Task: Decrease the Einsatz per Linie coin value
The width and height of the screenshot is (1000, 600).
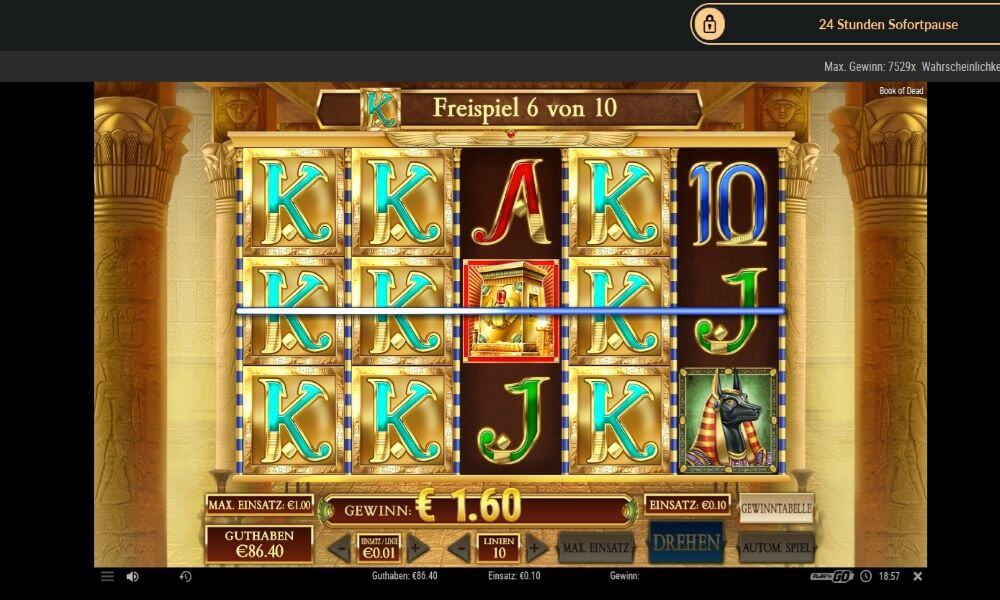Action: pos(339,548)
